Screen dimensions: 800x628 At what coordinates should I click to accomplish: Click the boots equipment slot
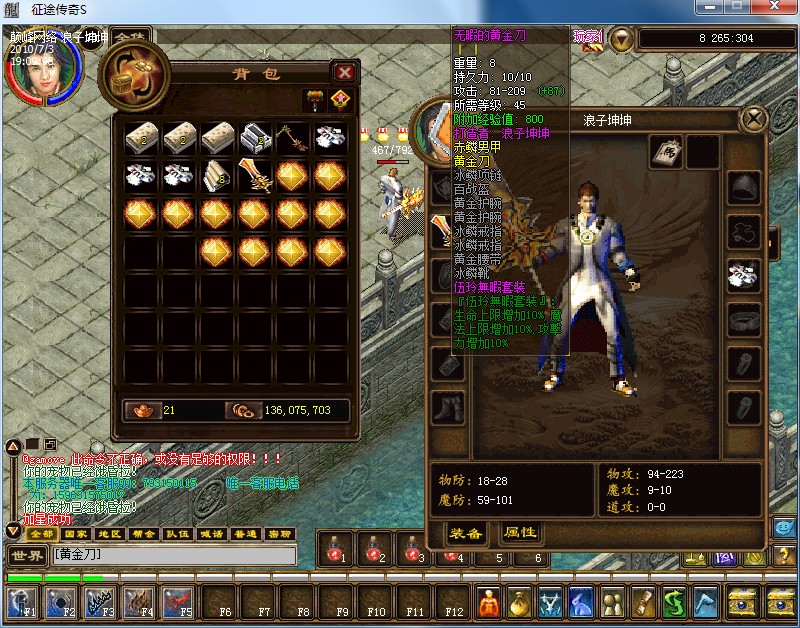coord(447,407)
